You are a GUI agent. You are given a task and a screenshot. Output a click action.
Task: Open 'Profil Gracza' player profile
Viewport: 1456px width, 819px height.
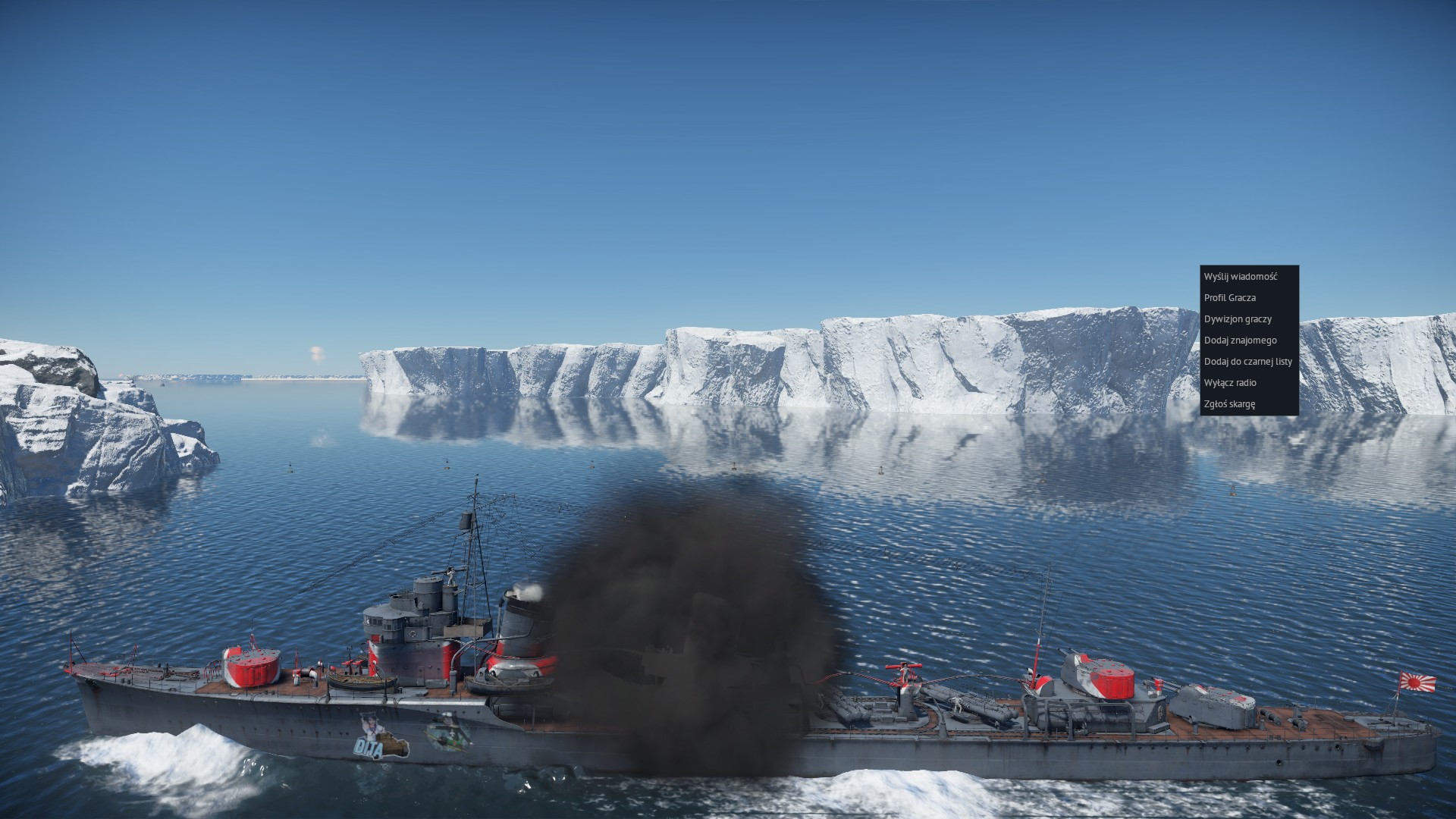[x=1230, y=298]
